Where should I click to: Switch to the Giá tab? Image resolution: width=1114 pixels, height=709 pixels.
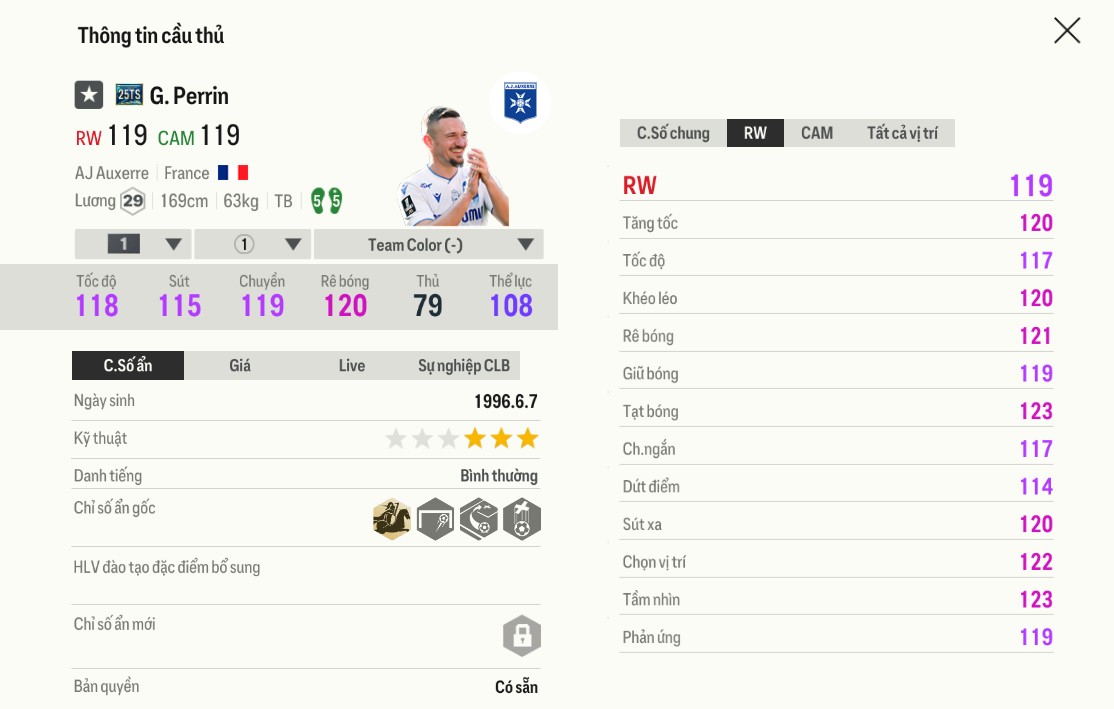[240, 366]
